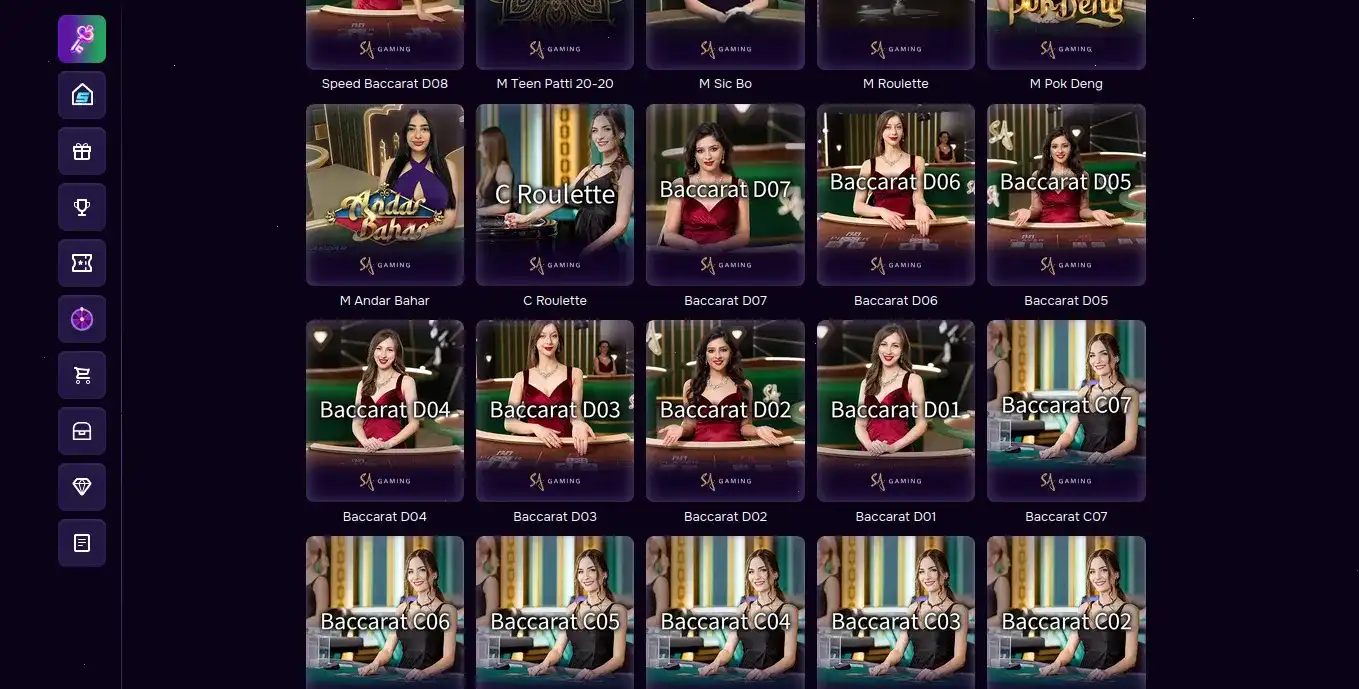Choose the Baccarat D02 table

tap(725, 411)
